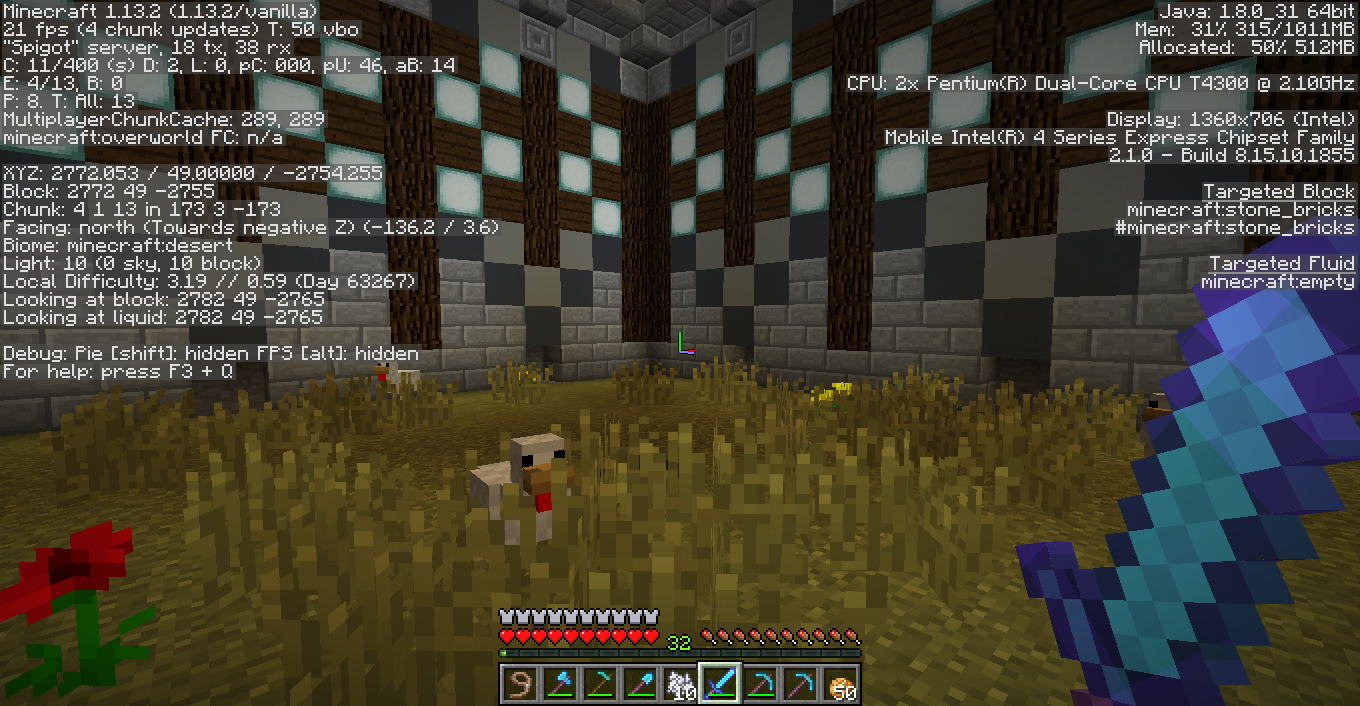
Task: Switch to the diamond axe slot
Action: [560, 684]
